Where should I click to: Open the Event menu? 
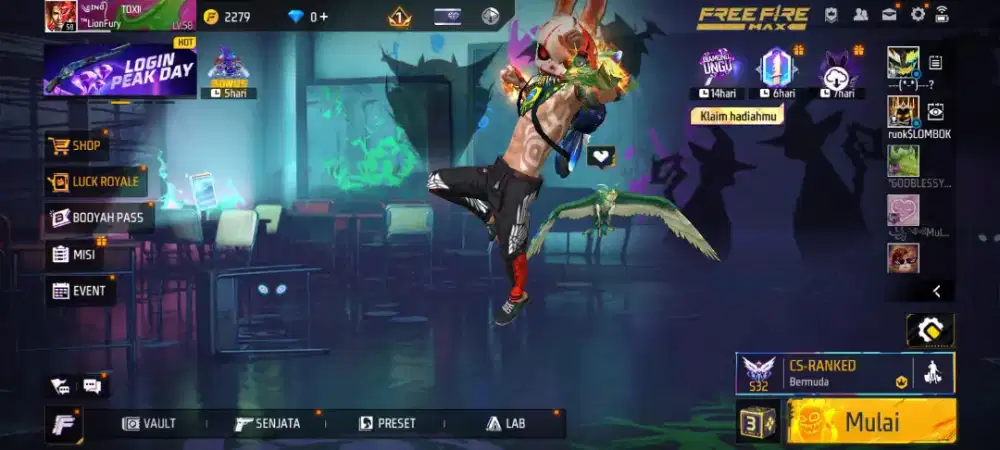(80, 291)
